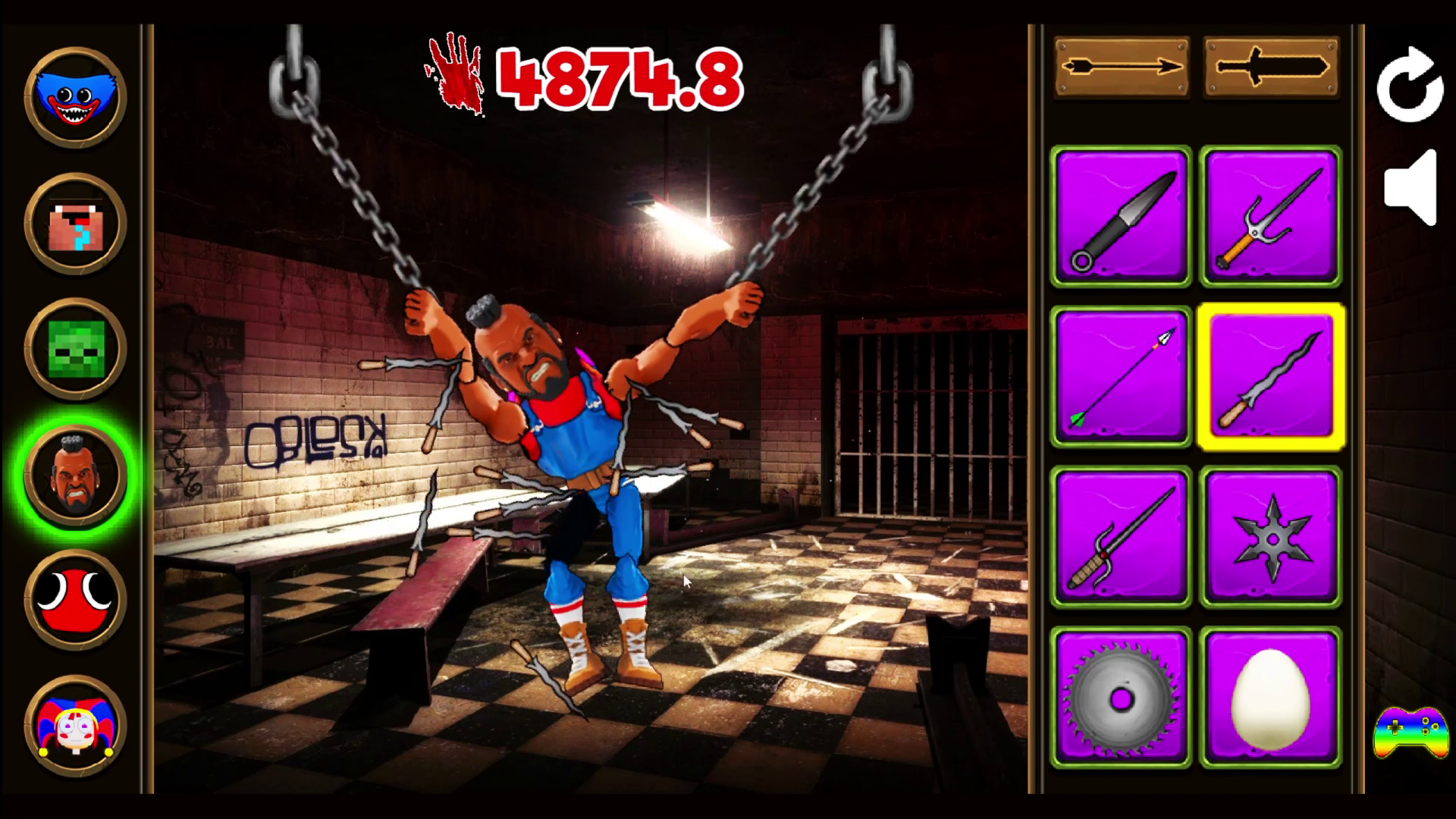Viewport: 1456px width, 819px height.
Task: Select the wavy kris dagger weapon
Action: coord(1271,377)
